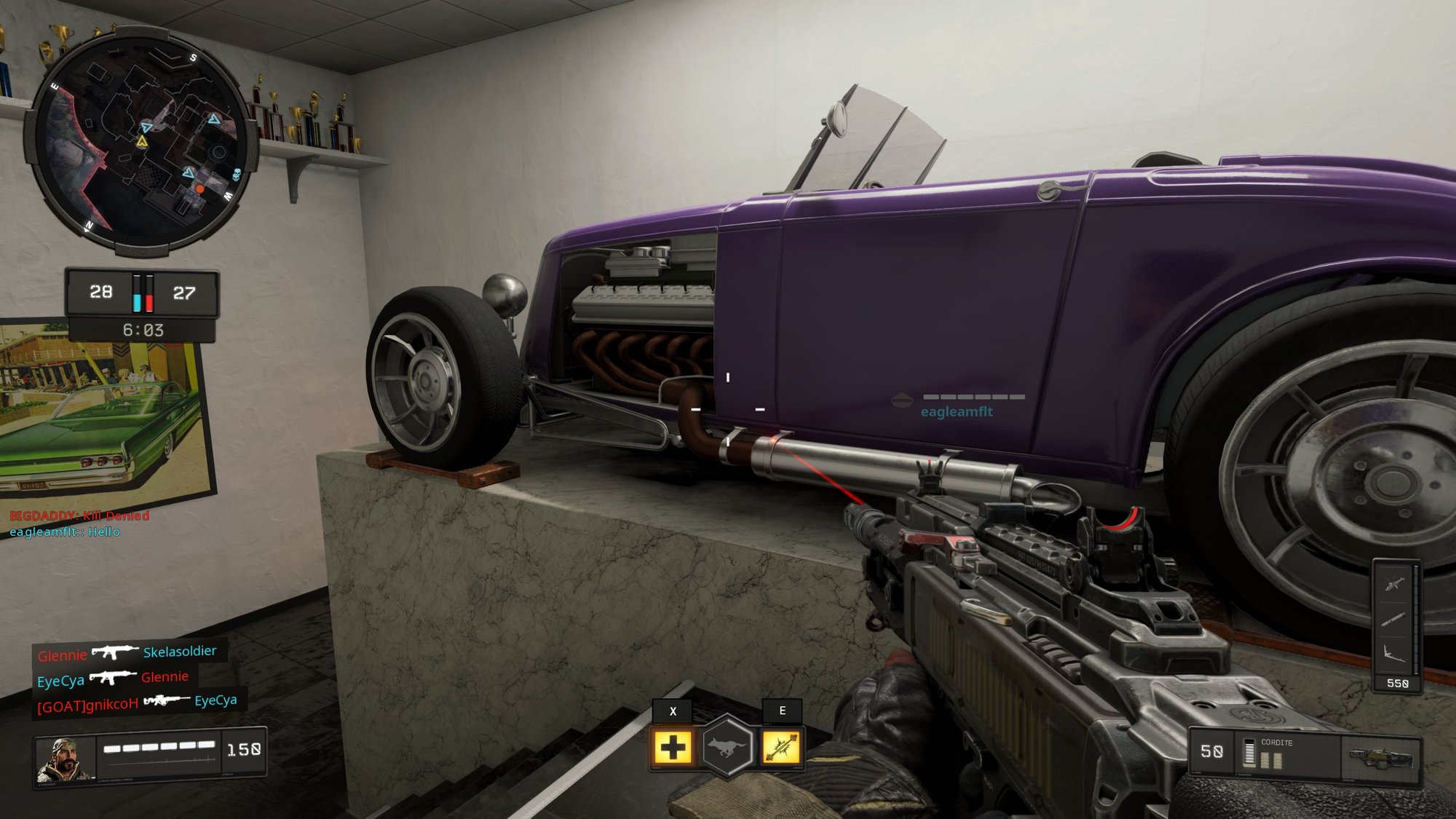Click the circular minimap
1456x819 pixels.
tap(141, 143)
